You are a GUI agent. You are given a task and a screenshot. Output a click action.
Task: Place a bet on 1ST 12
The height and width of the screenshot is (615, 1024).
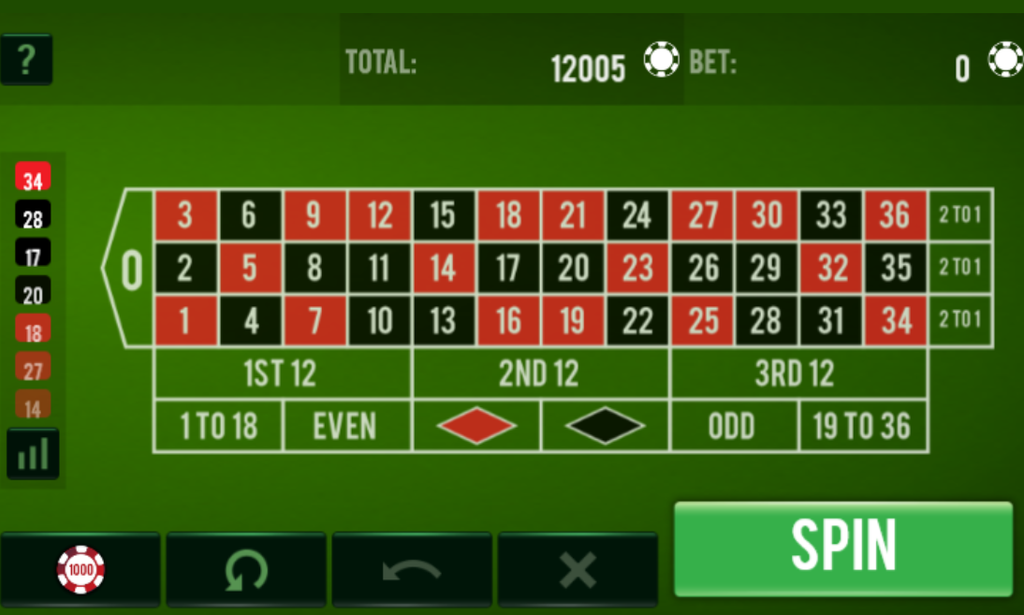point(281,374)
